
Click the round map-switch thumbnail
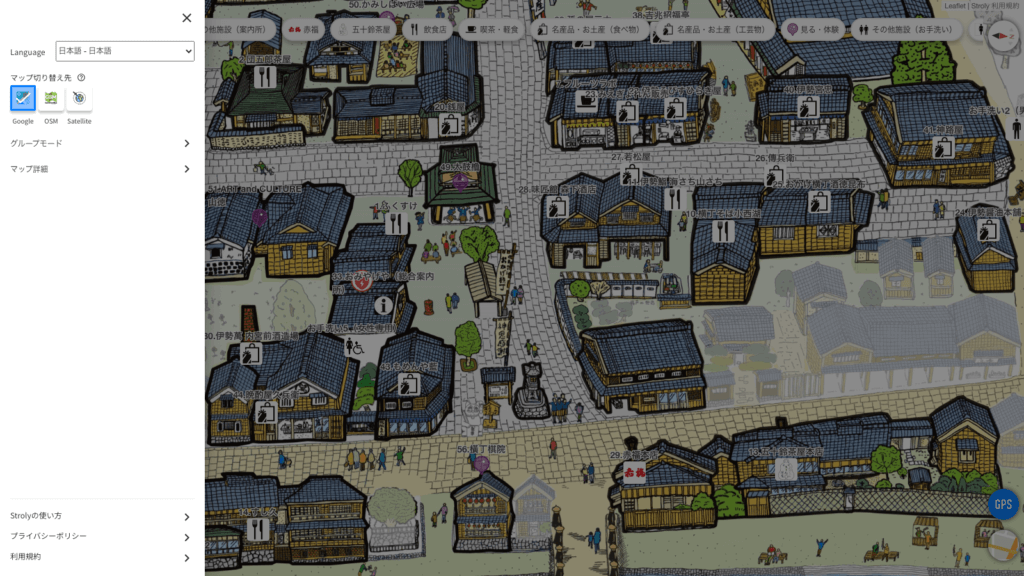click(1003, 546)
